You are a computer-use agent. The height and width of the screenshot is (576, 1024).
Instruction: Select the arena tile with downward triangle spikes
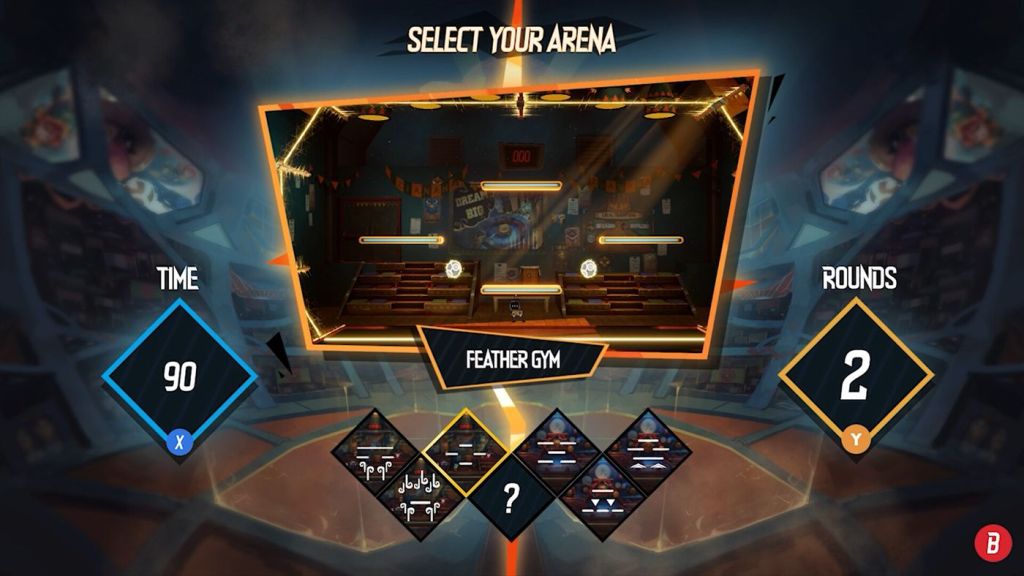coord(603,497)
